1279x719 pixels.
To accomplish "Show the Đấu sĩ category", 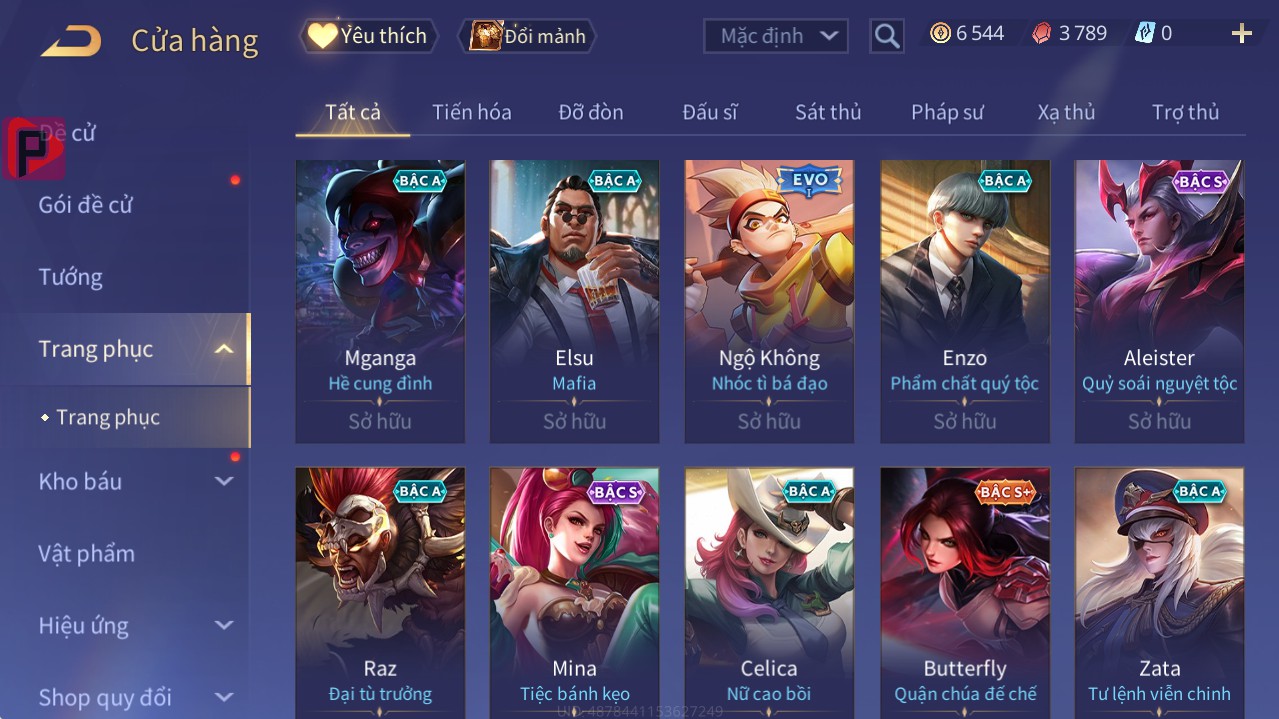I will (709, 112).
